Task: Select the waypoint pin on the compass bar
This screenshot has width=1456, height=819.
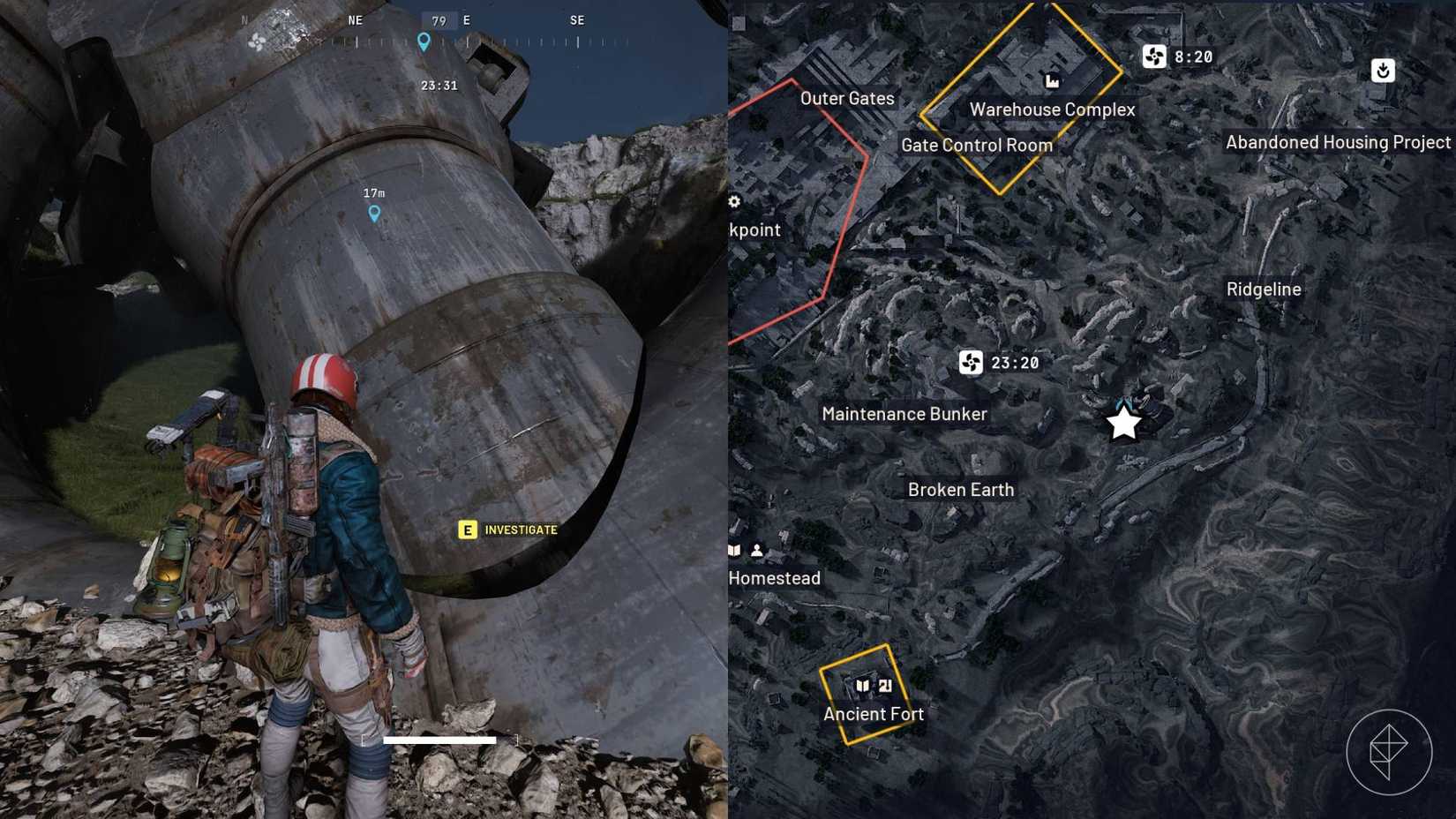Action: [x=424, y=41]
